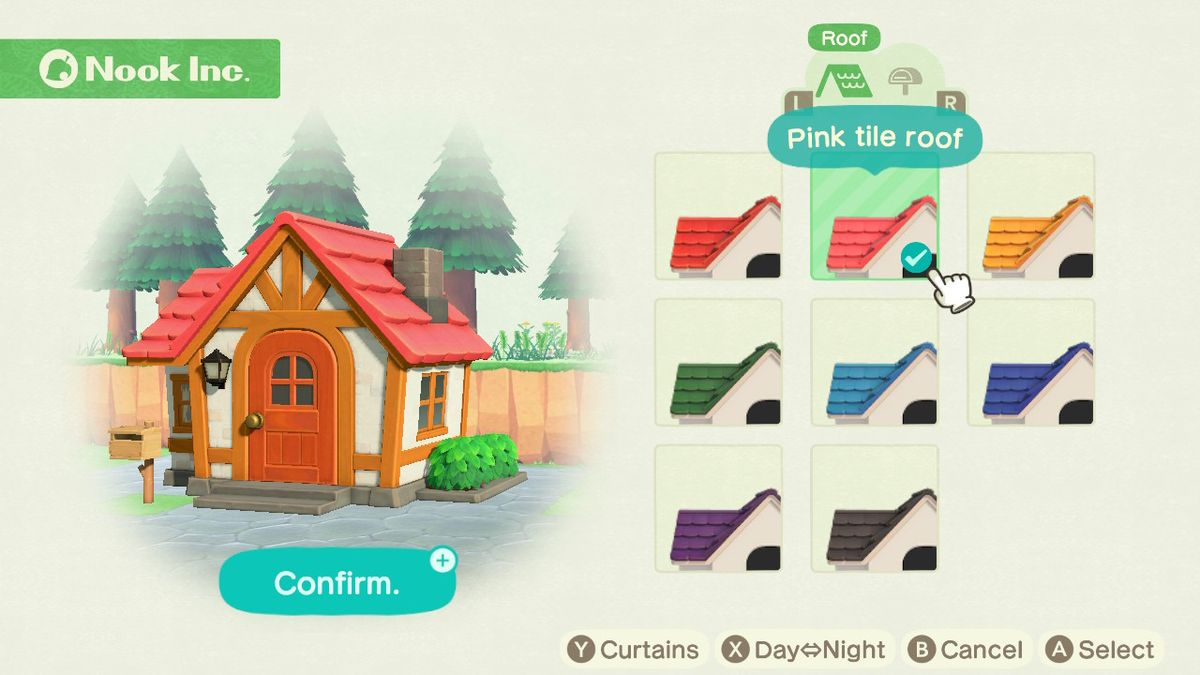Open the mailbox category tab
This screenshot has width=1200, height=675.
coord(904,81)
